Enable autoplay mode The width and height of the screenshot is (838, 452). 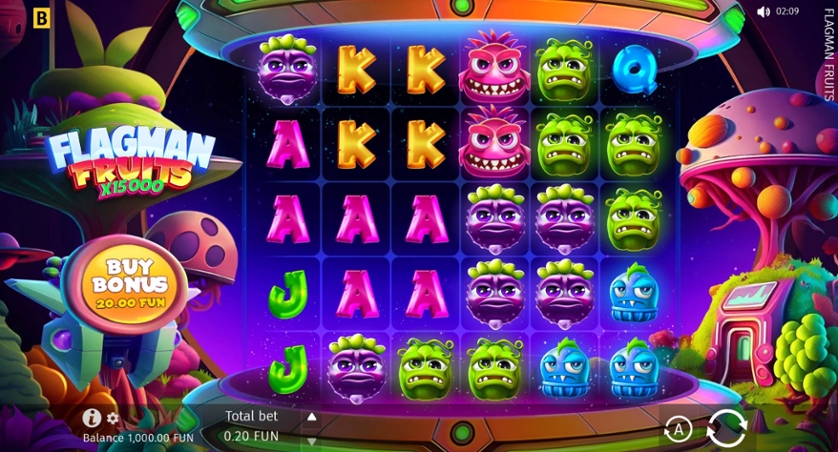[678, 430]
